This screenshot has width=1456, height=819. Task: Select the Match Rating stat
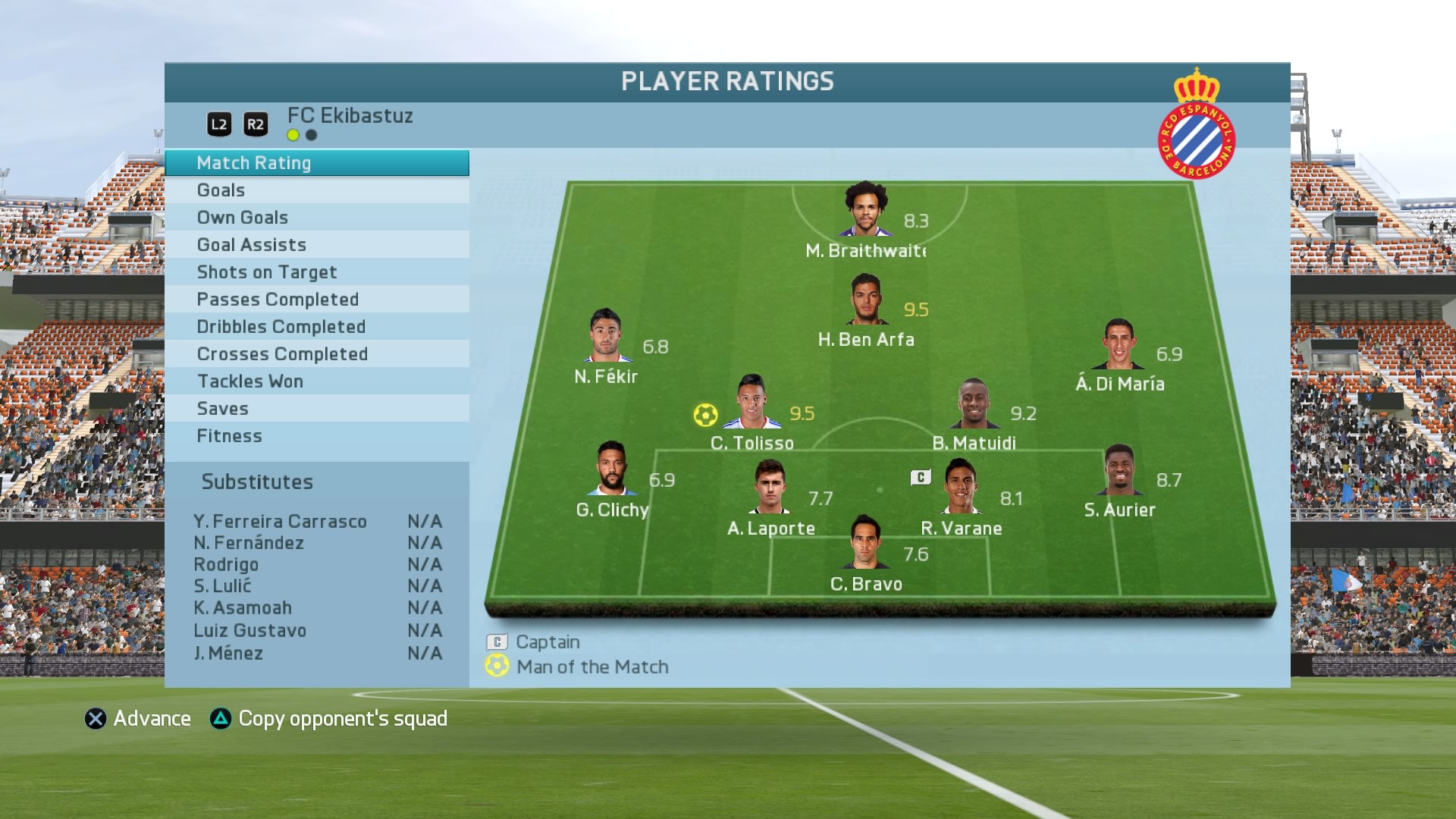click(316, 163)
